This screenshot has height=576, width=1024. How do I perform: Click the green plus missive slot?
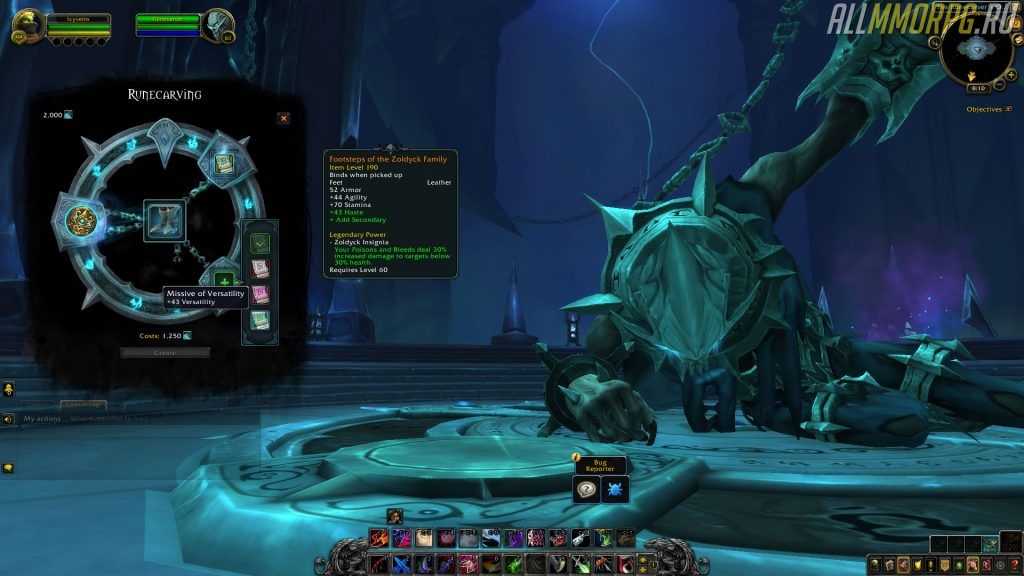[224, 282]
